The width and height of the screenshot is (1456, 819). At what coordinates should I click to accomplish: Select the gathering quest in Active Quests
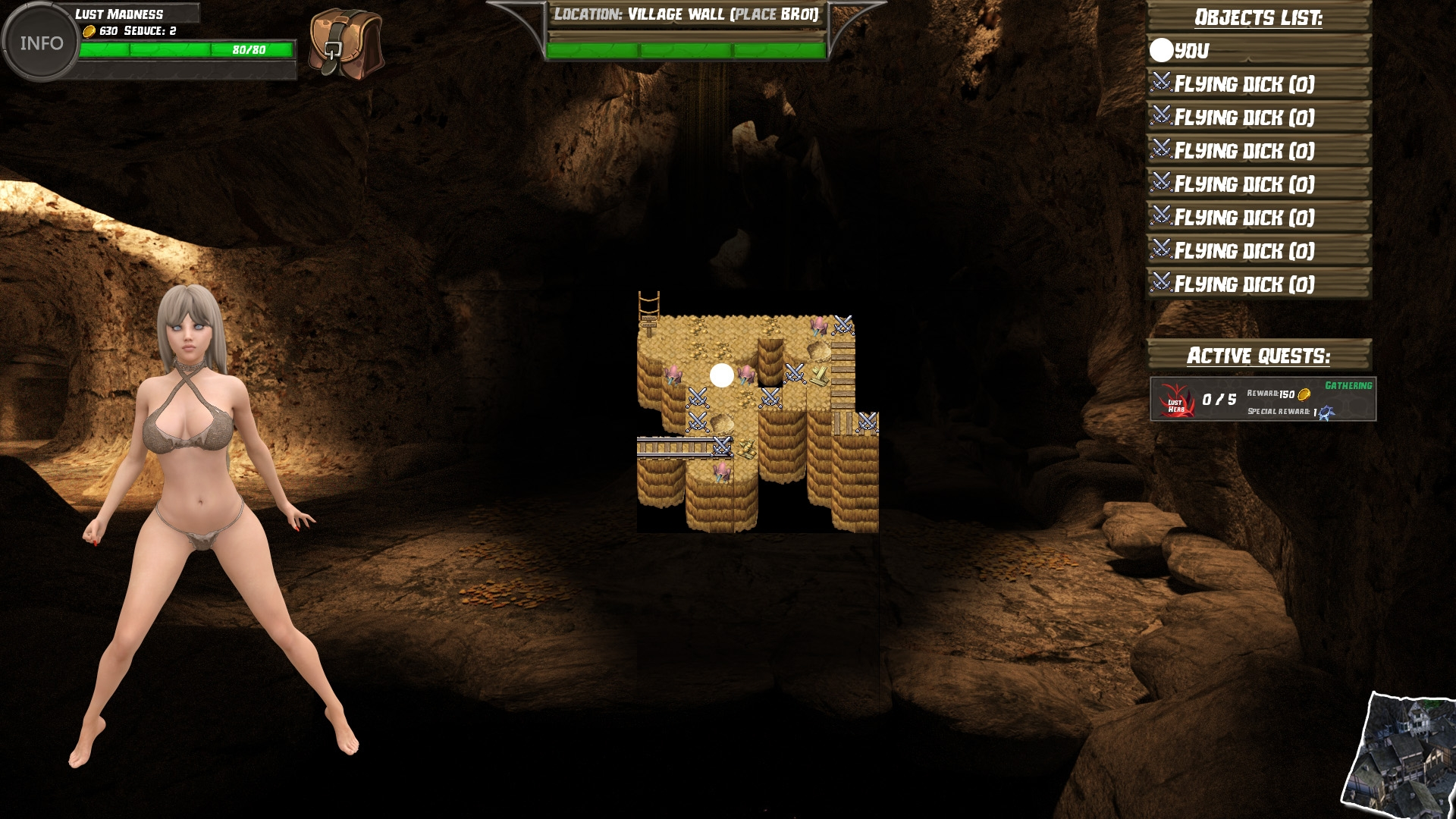tap(1263, 399)
